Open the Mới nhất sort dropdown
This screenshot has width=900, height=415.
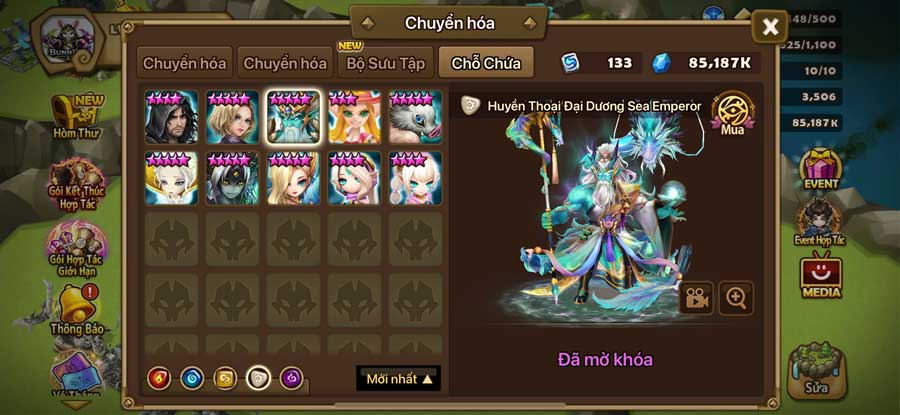398,379
